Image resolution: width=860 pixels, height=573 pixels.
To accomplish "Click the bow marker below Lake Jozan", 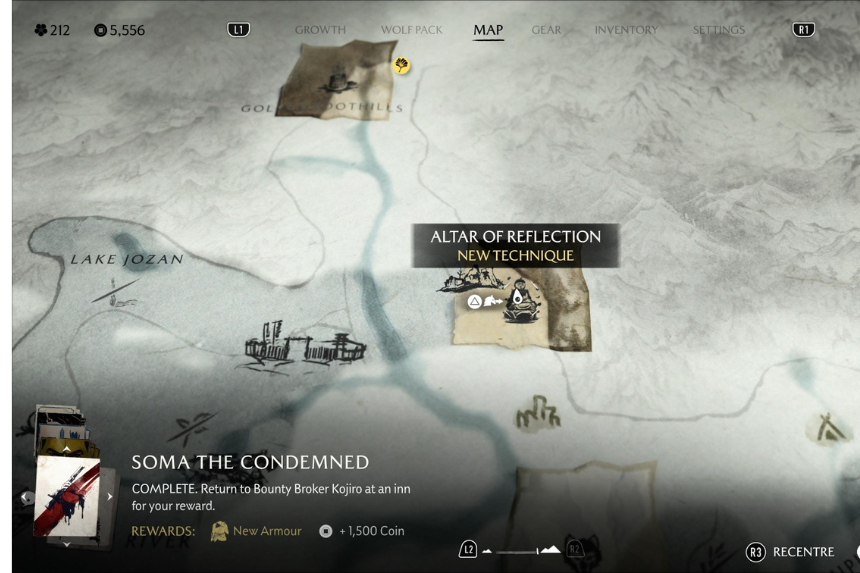I will (x=116, y=291).
